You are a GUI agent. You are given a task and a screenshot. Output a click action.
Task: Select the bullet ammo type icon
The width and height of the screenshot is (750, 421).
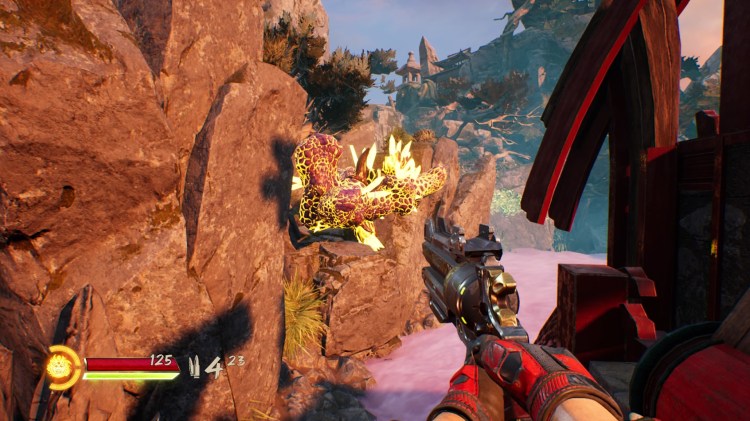pyautogui.click(x=194, y=366)
